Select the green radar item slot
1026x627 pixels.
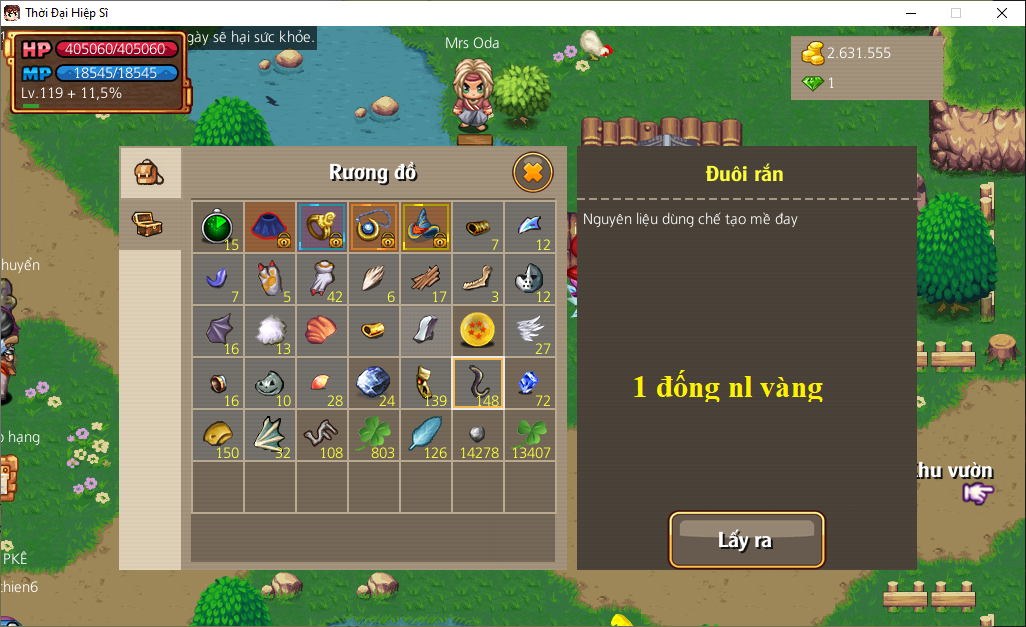pyautogui.click(x=218, y=227)
